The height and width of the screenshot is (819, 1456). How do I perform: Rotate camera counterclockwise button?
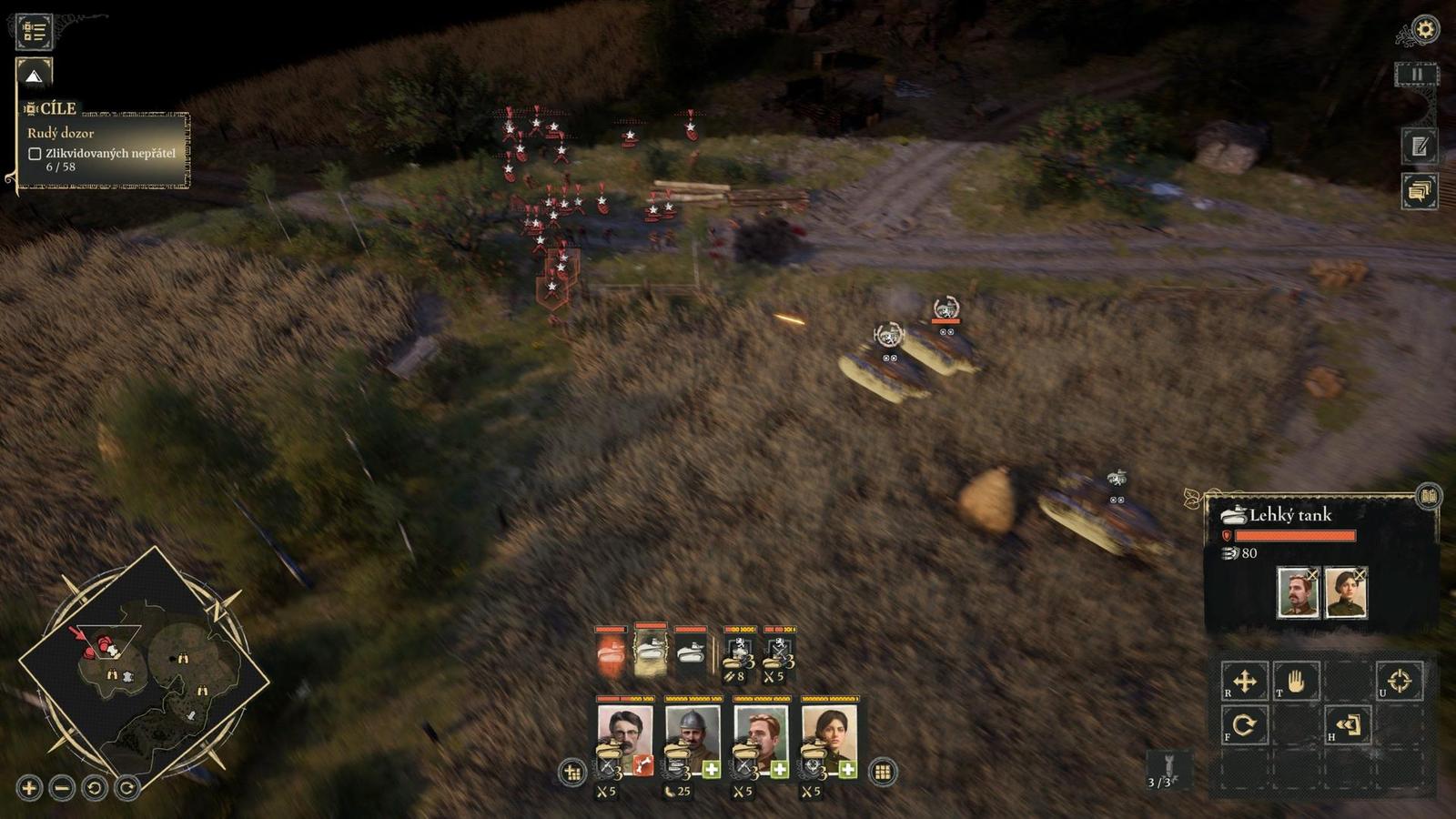[95, 787]
